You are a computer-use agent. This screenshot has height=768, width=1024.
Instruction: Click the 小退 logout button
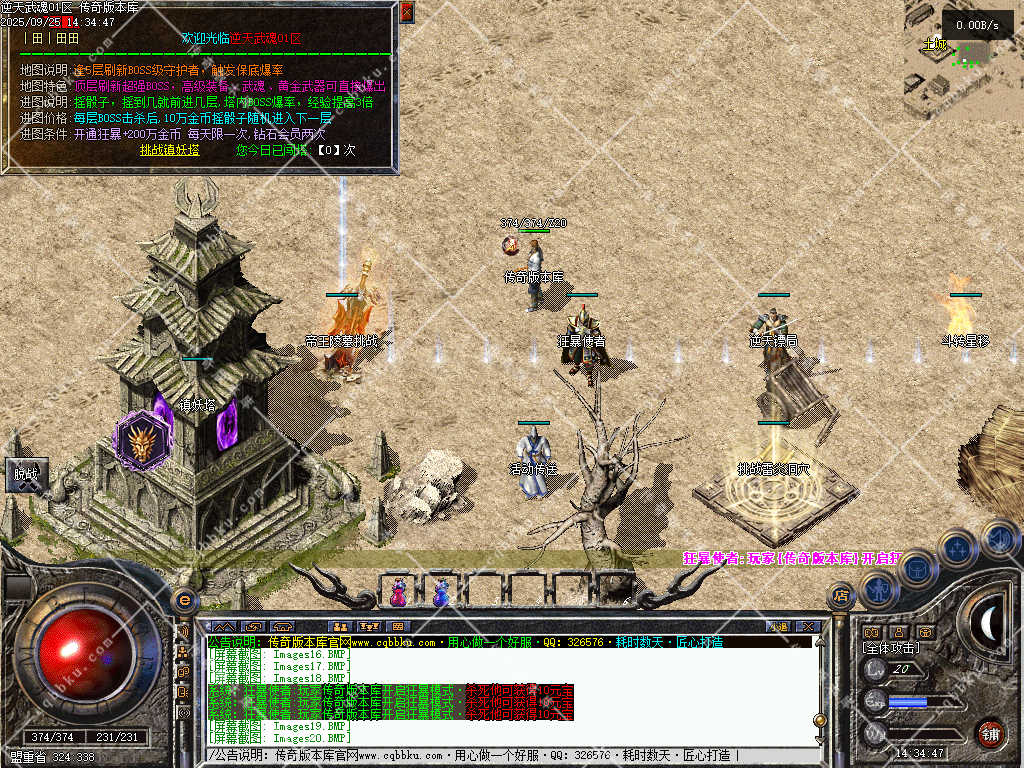point(778,627)
